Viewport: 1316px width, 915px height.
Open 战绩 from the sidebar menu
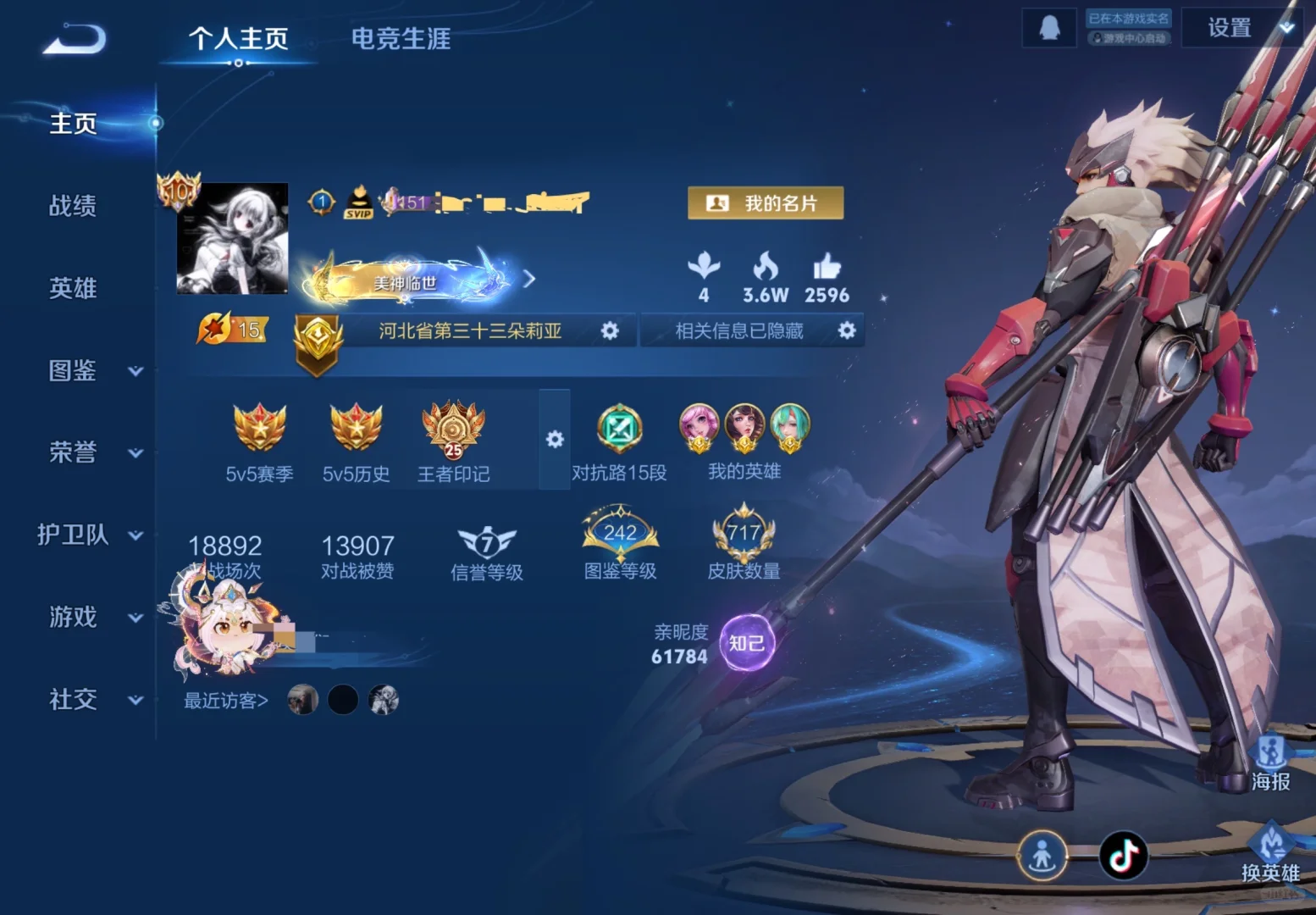pyautogui.click(x=74, y=206)
